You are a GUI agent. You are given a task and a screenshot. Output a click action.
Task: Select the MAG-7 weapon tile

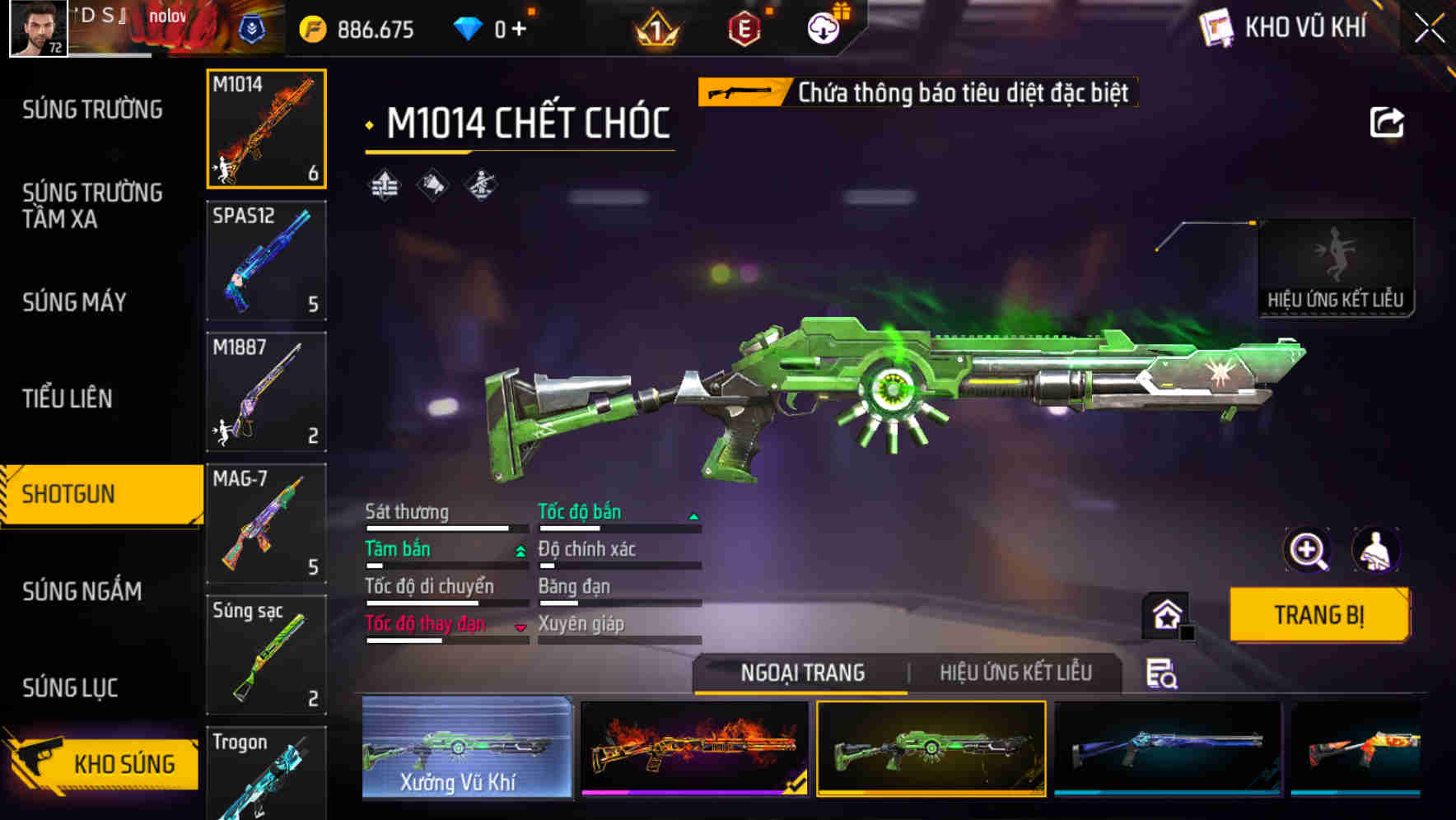tap(266, 524)
